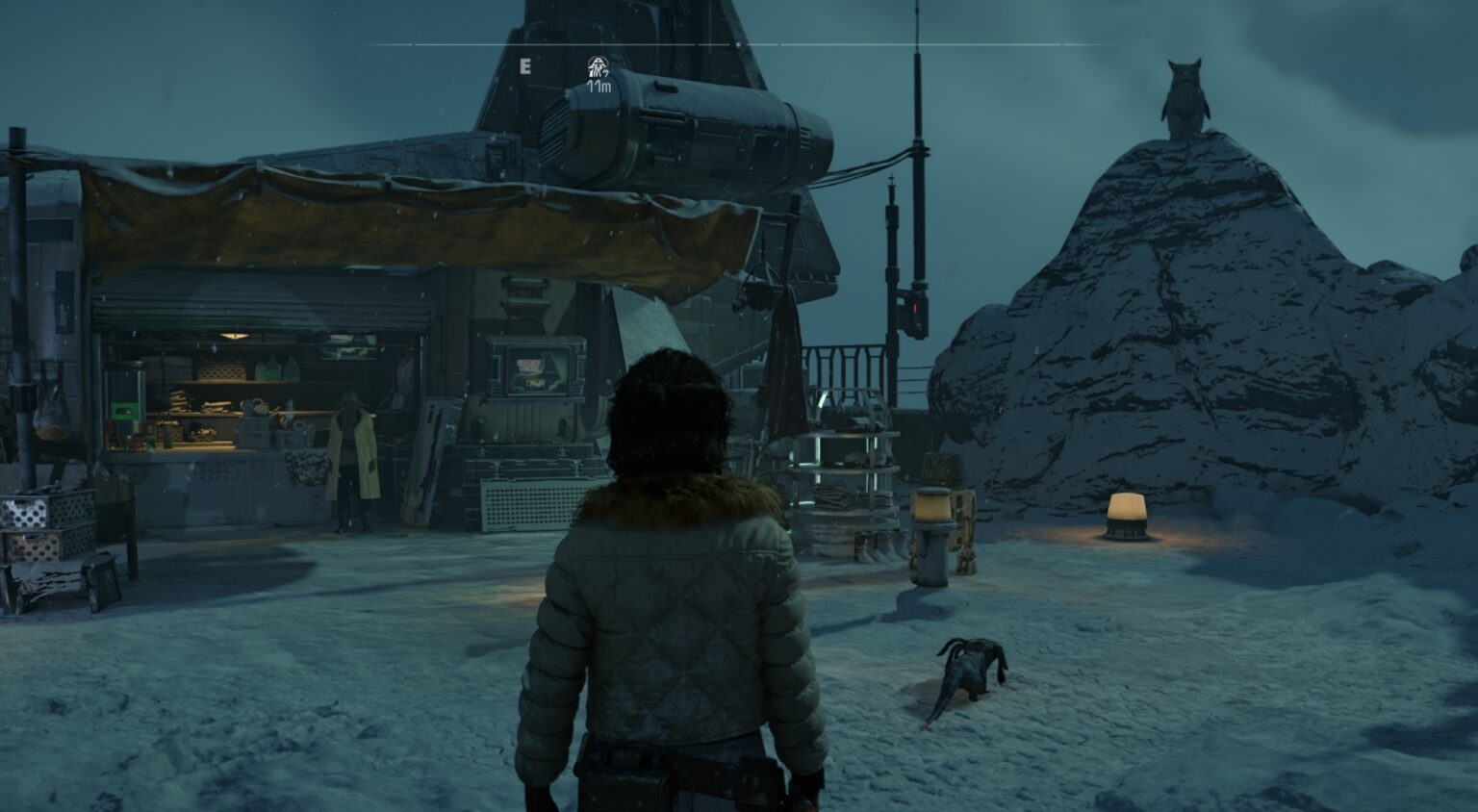
Task: Select the 'E' interact key prompt
Action: pos(525,67)
